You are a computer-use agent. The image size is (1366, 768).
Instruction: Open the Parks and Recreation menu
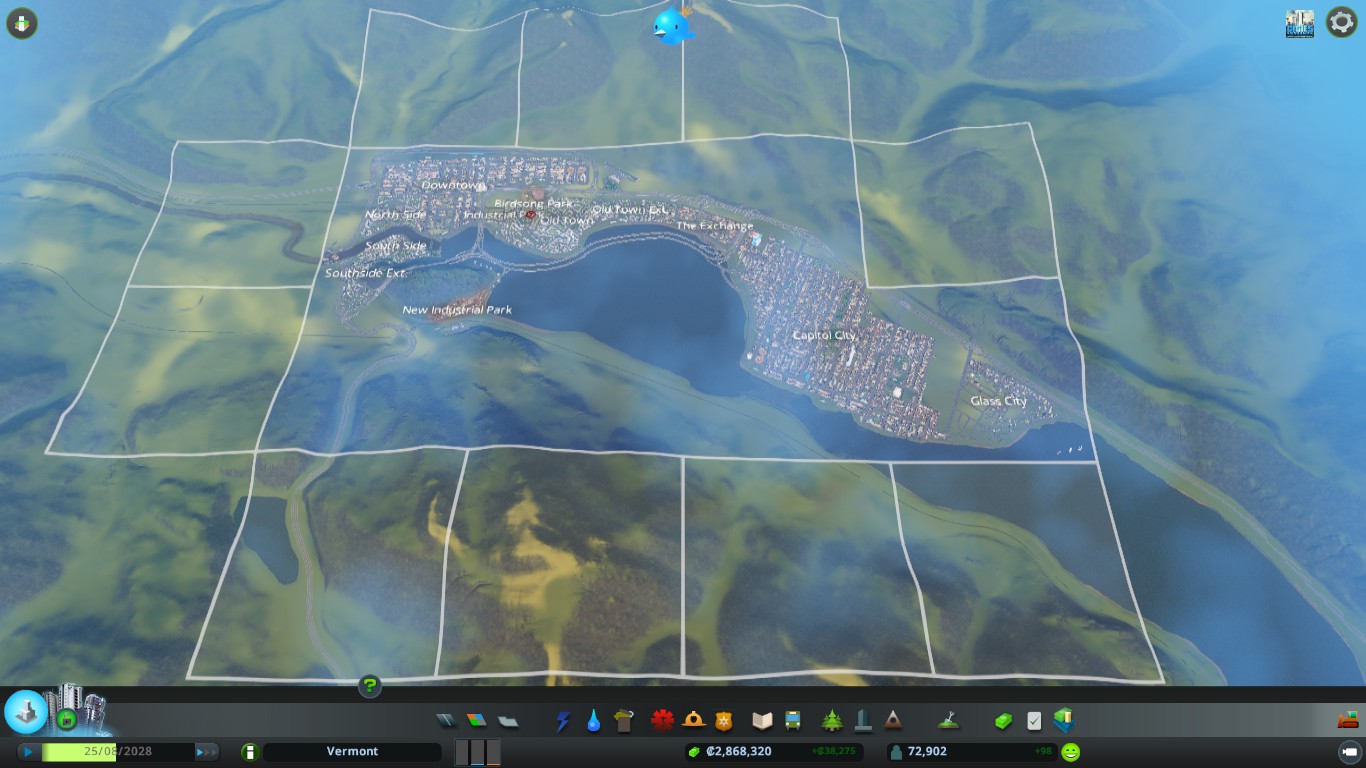pos(831,720)
